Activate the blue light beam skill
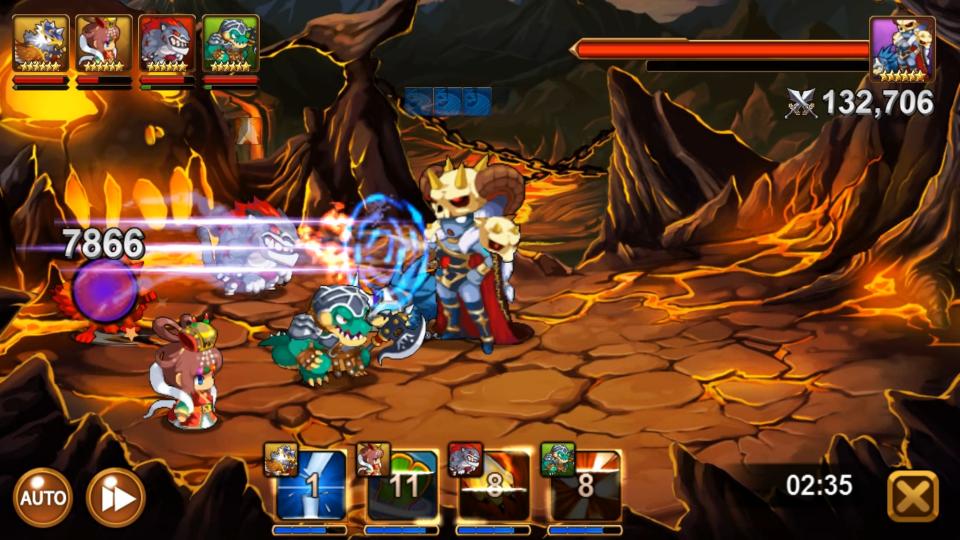Screen dimensions: 960x540 [x=311, y=487]
